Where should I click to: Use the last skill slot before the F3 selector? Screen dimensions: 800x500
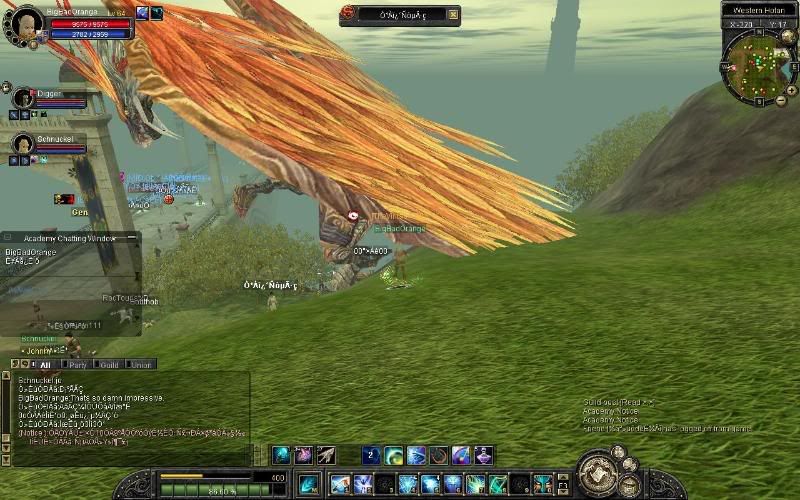point(543,485)
